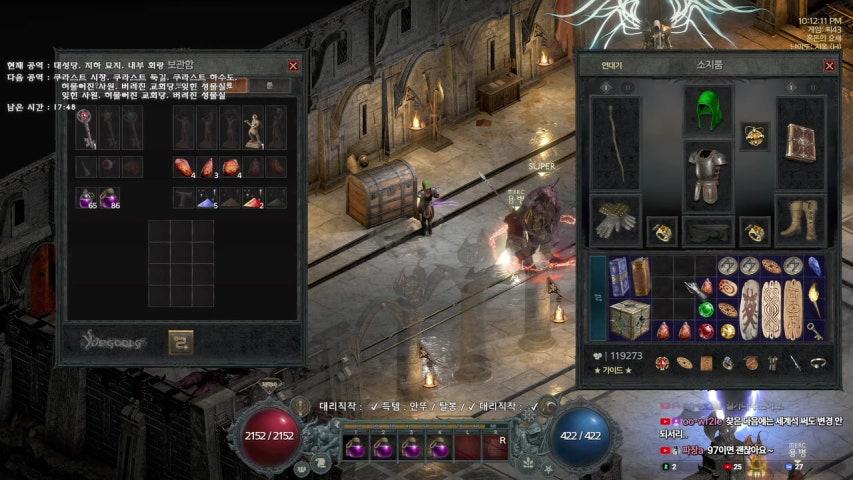853x480 pixels.
Task: Pick the organ key in stash
Action: [x=87, y=128]
